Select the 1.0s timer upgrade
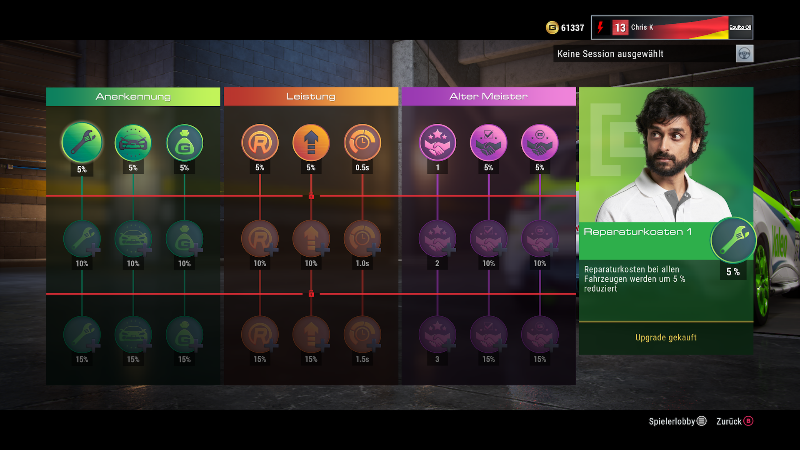The width and height of the screenshot is (800, 450). pos(362,238)
